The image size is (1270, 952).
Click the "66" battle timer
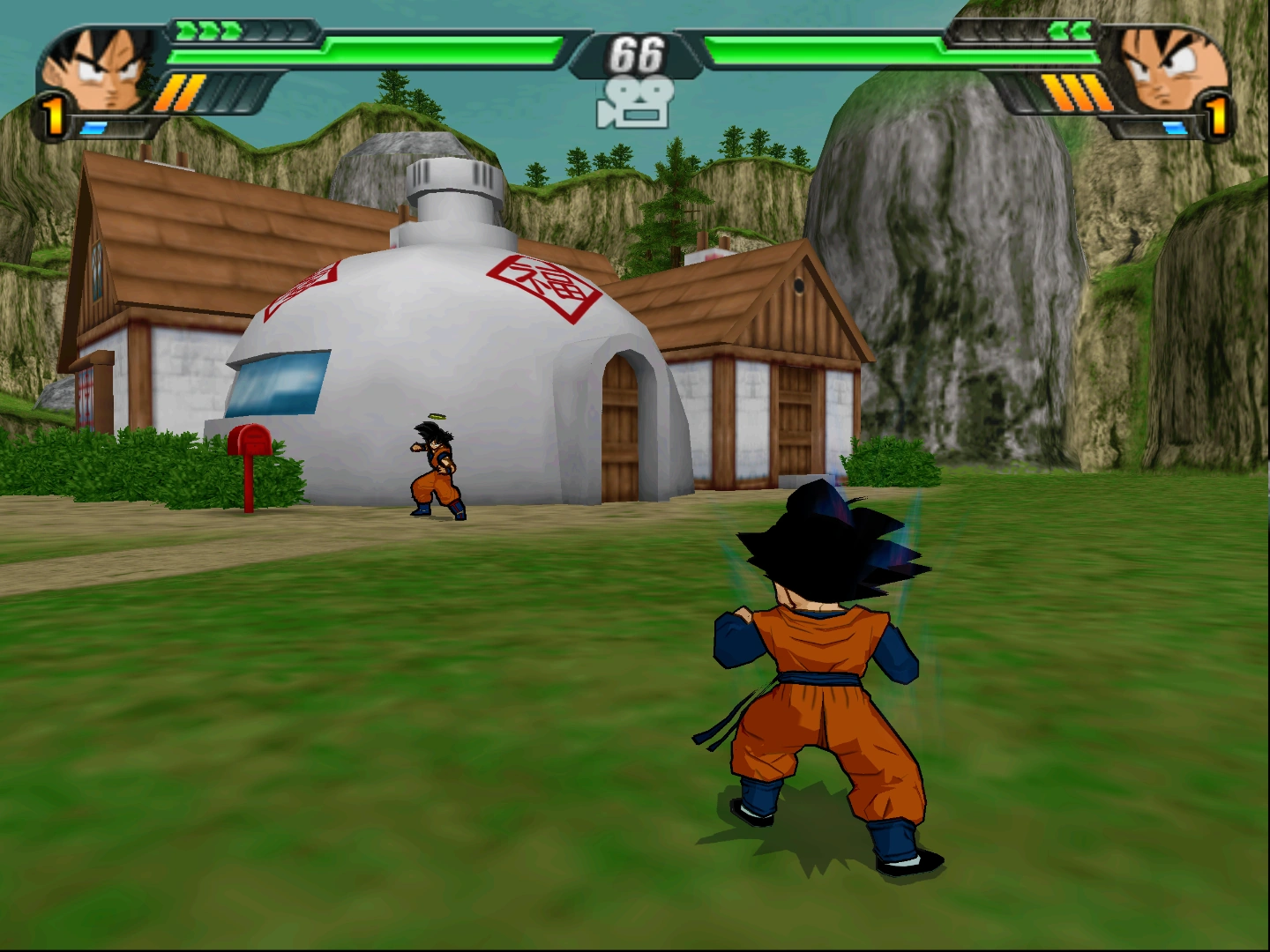coord(634,55)
